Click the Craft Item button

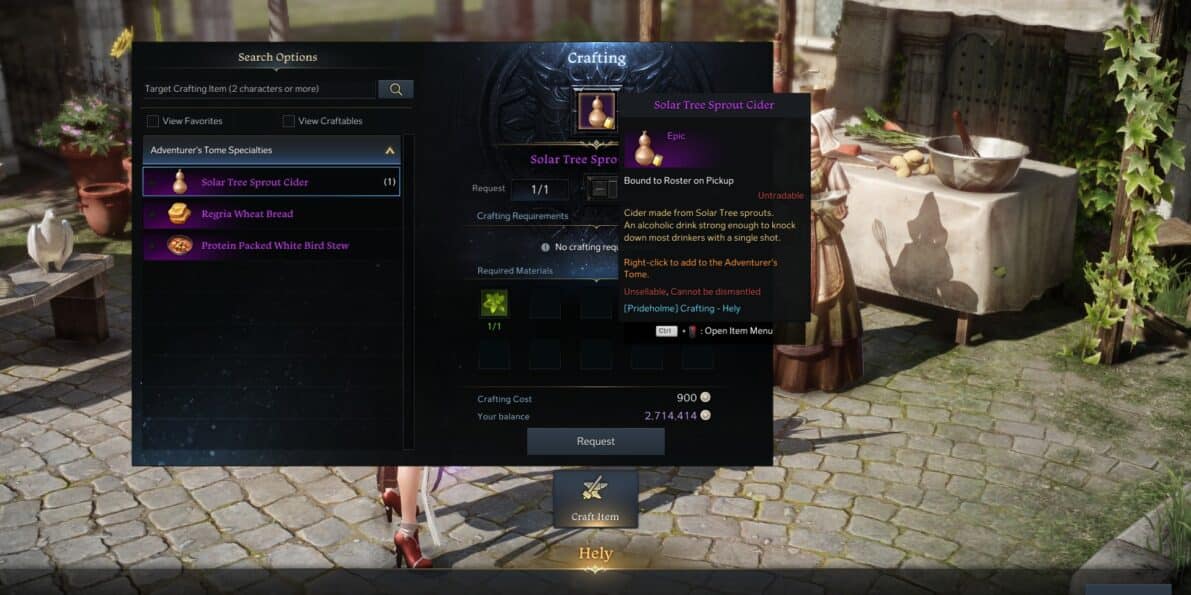coord(595,498)
